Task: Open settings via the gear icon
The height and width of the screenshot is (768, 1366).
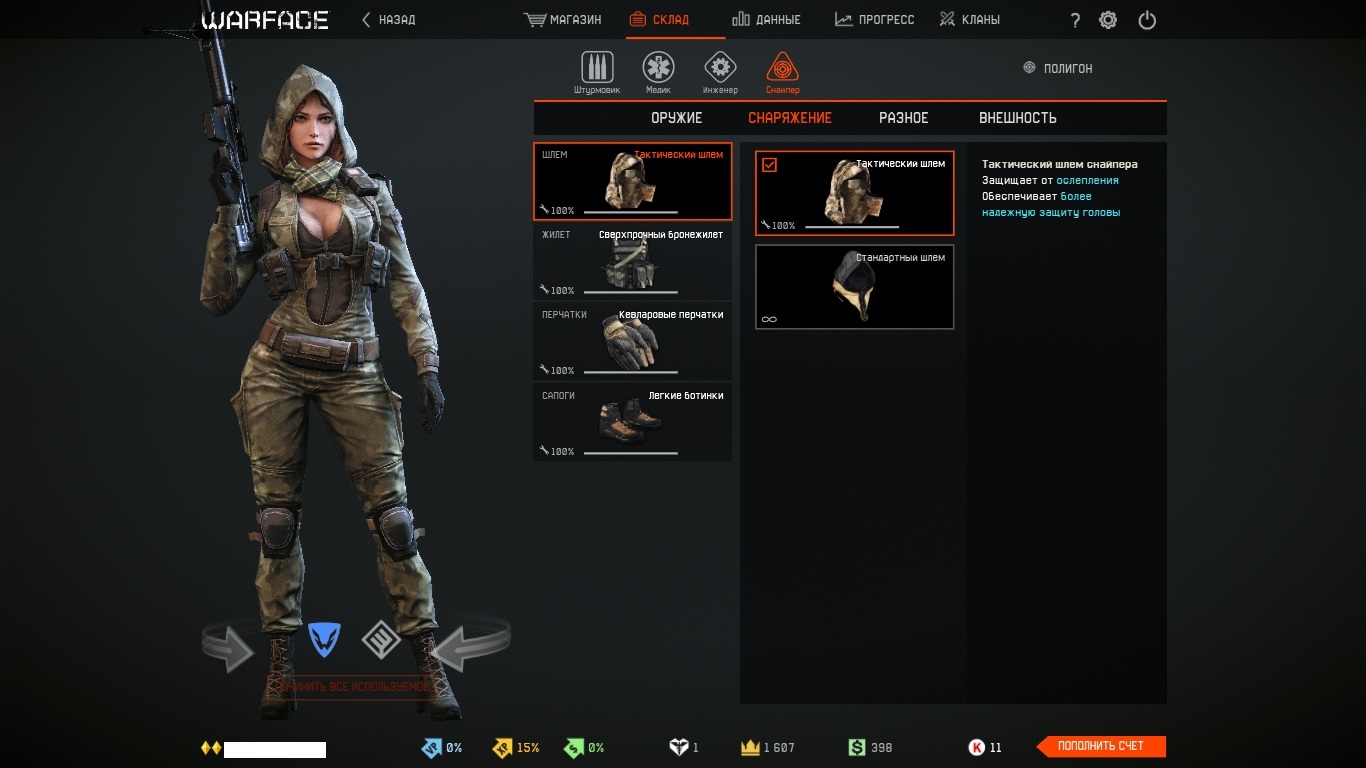Action: point(1108,20)
